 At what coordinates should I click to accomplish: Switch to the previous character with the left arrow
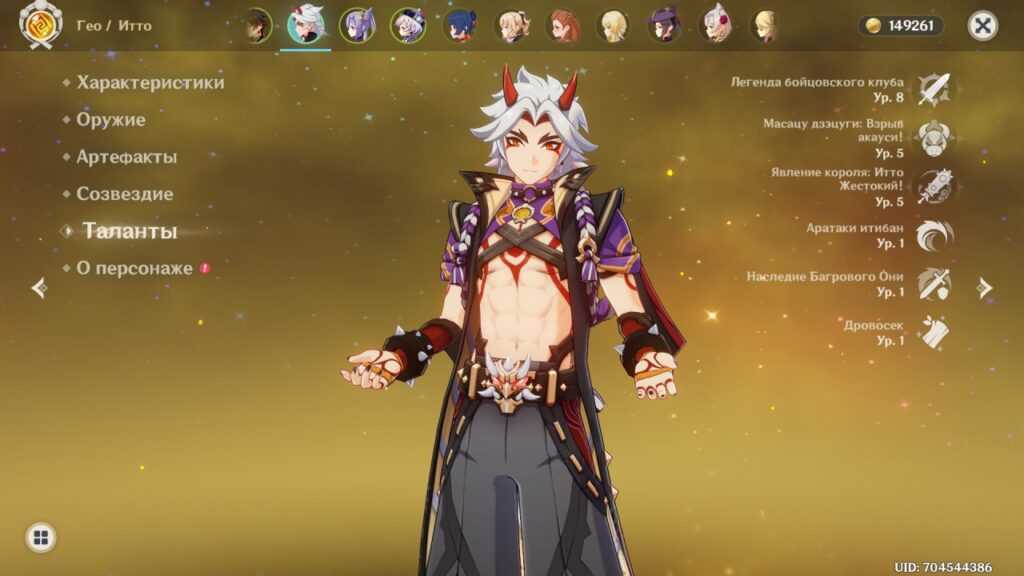click(39, 288)
